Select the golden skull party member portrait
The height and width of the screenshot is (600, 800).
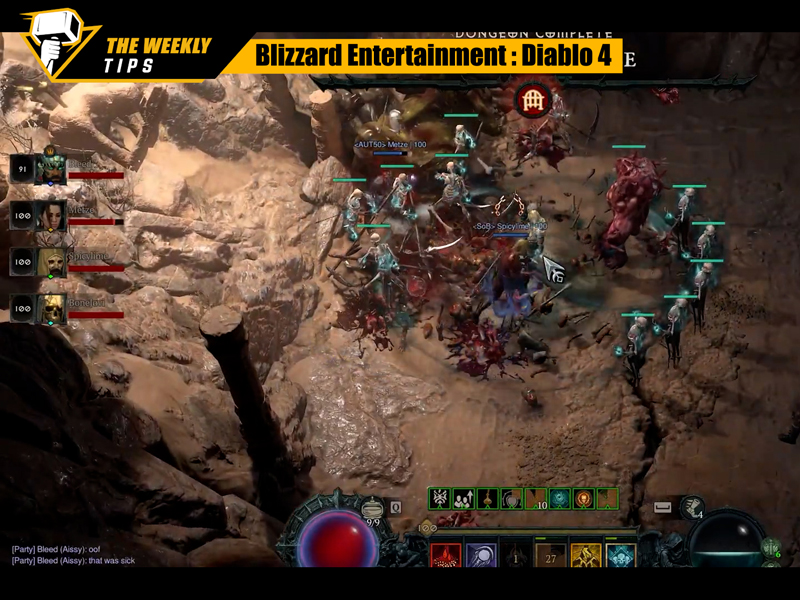click(52, 309)
